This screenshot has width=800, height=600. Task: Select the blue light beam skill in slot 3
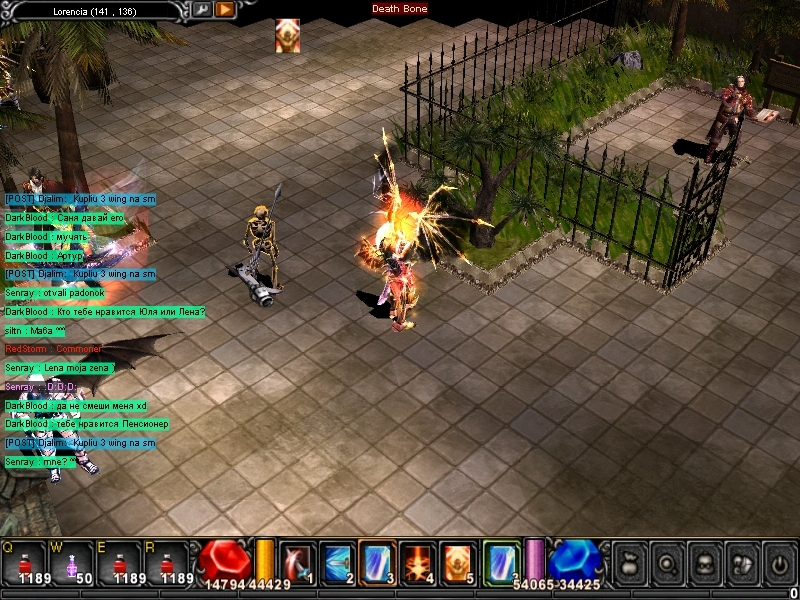(377, 564)
